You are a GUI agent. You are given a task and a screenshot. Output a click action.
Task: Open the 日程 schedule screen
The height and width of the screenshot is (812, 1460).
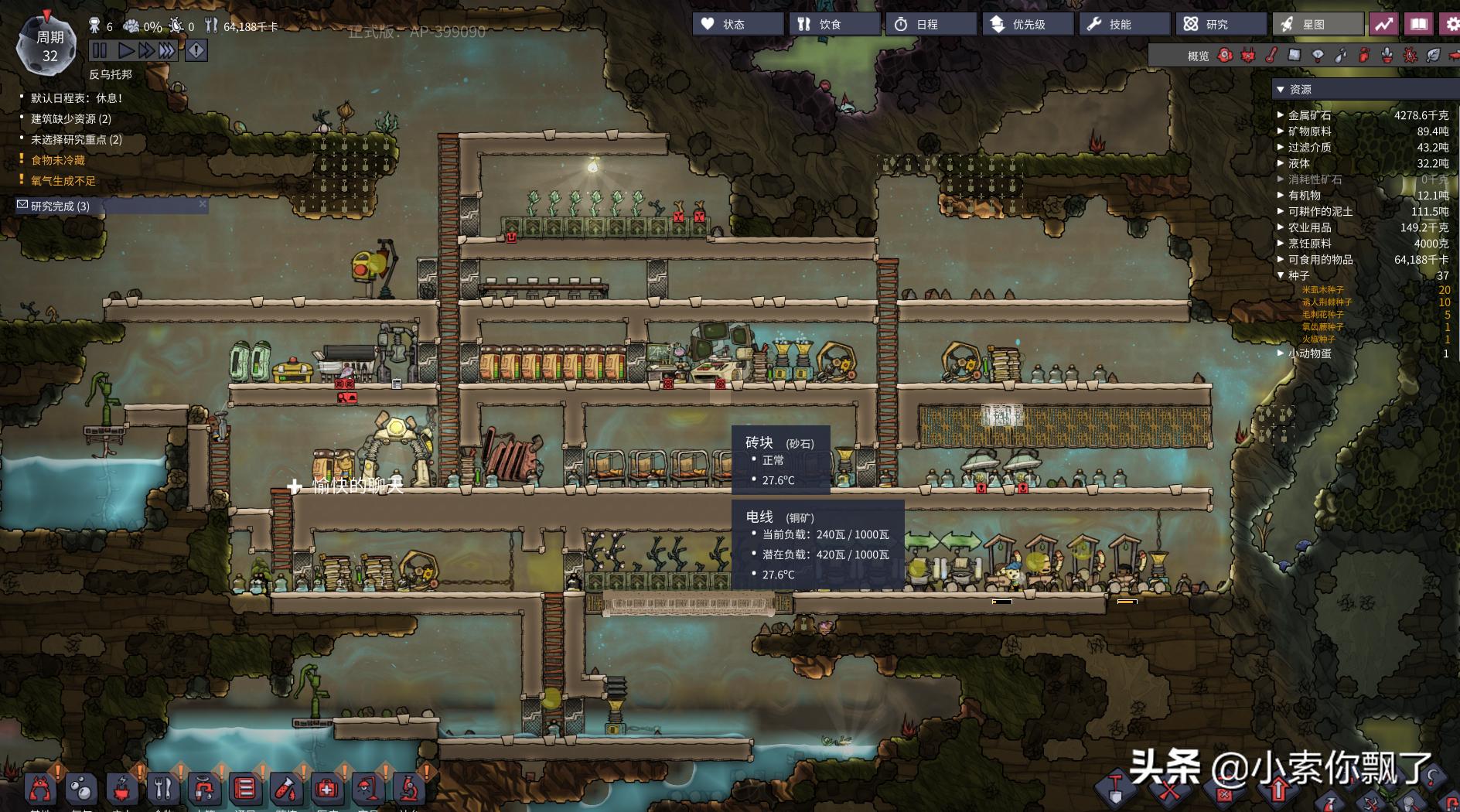click(930, 24)
